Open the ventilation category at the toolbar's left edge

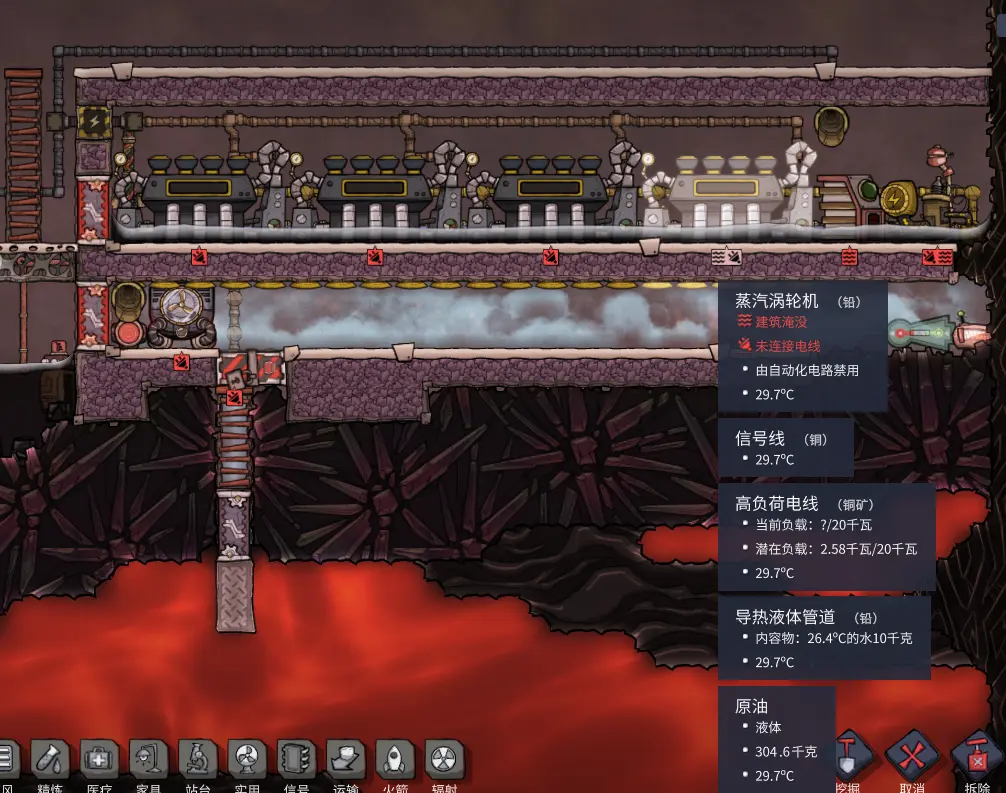7,761
